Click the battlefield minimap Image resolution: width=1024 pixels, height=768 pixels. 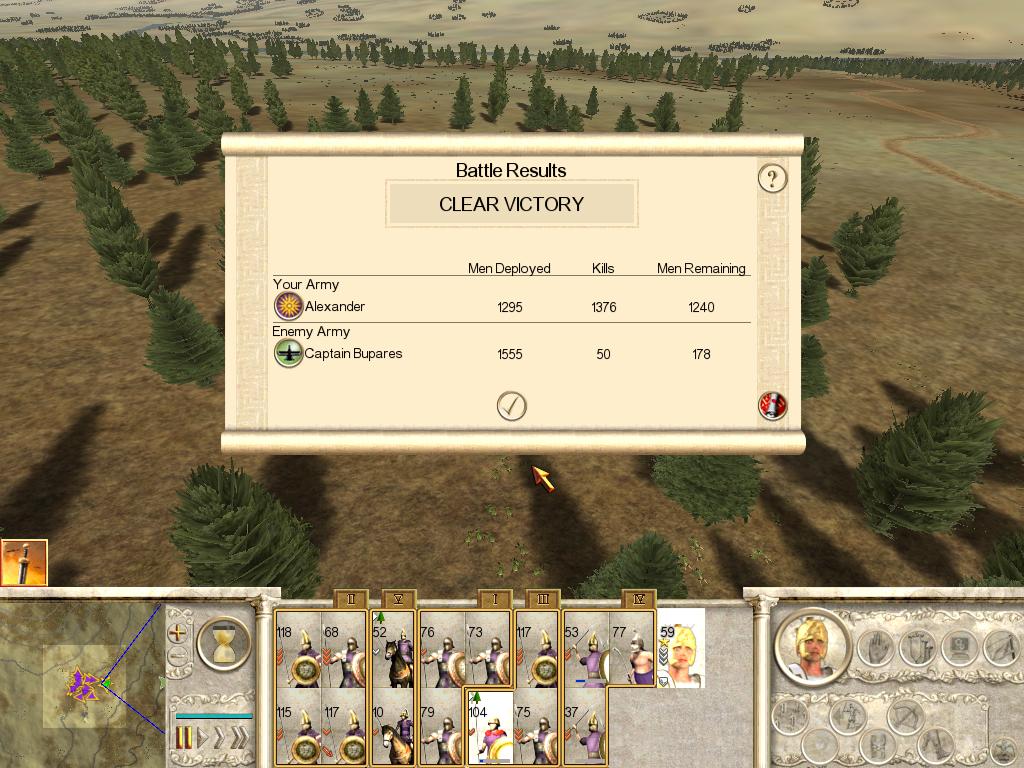coord(80,680)
